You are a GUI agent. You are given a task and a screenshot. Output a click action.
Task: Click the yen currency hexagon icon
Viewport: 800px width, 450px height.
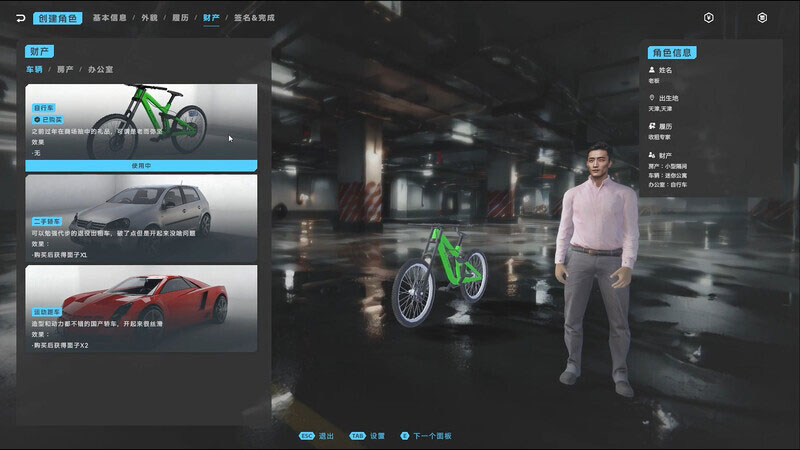tap(709, 18)
